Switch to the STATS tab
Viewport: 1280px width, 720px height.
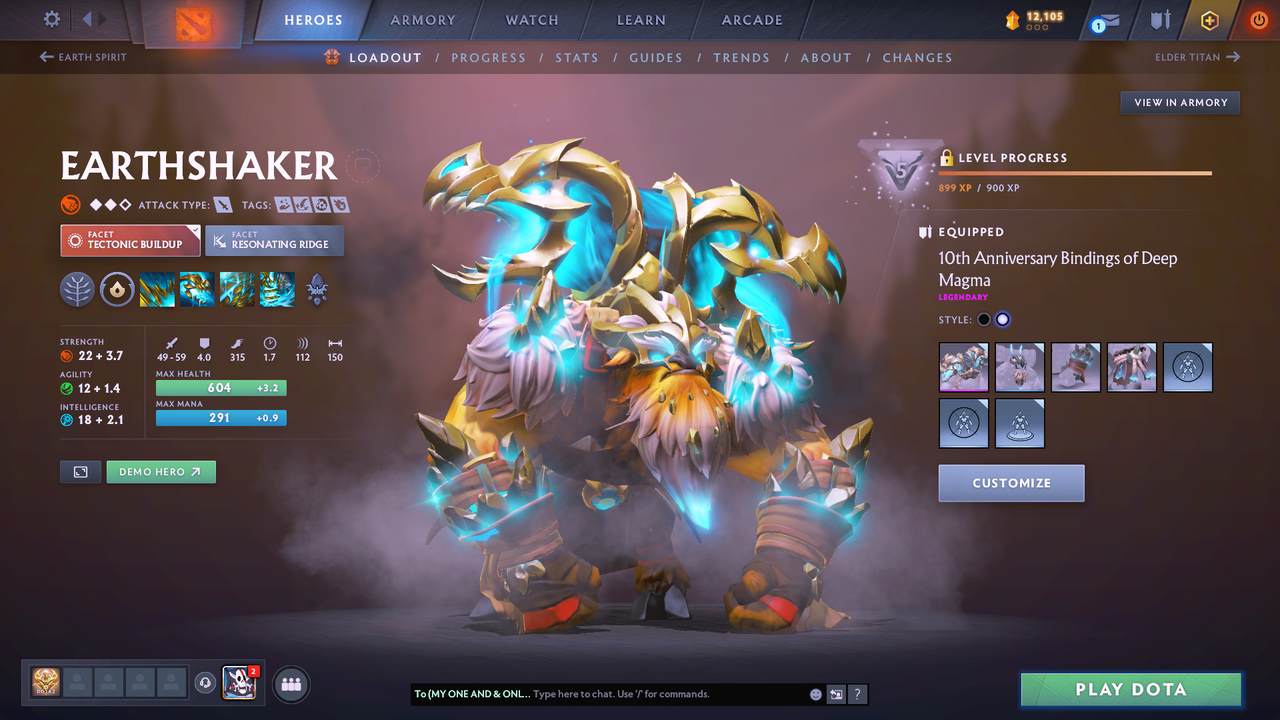[x=577, y=57]
